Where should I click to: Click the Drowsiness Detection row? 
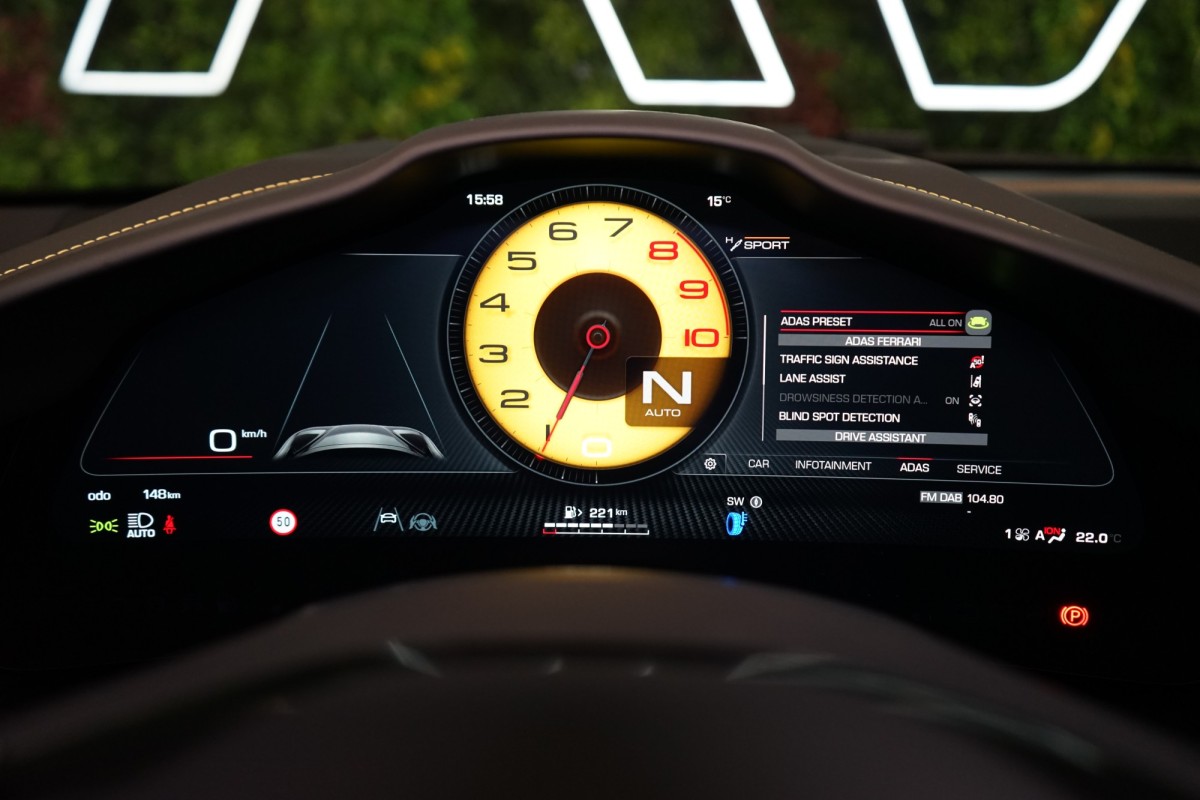coord(853,399)
